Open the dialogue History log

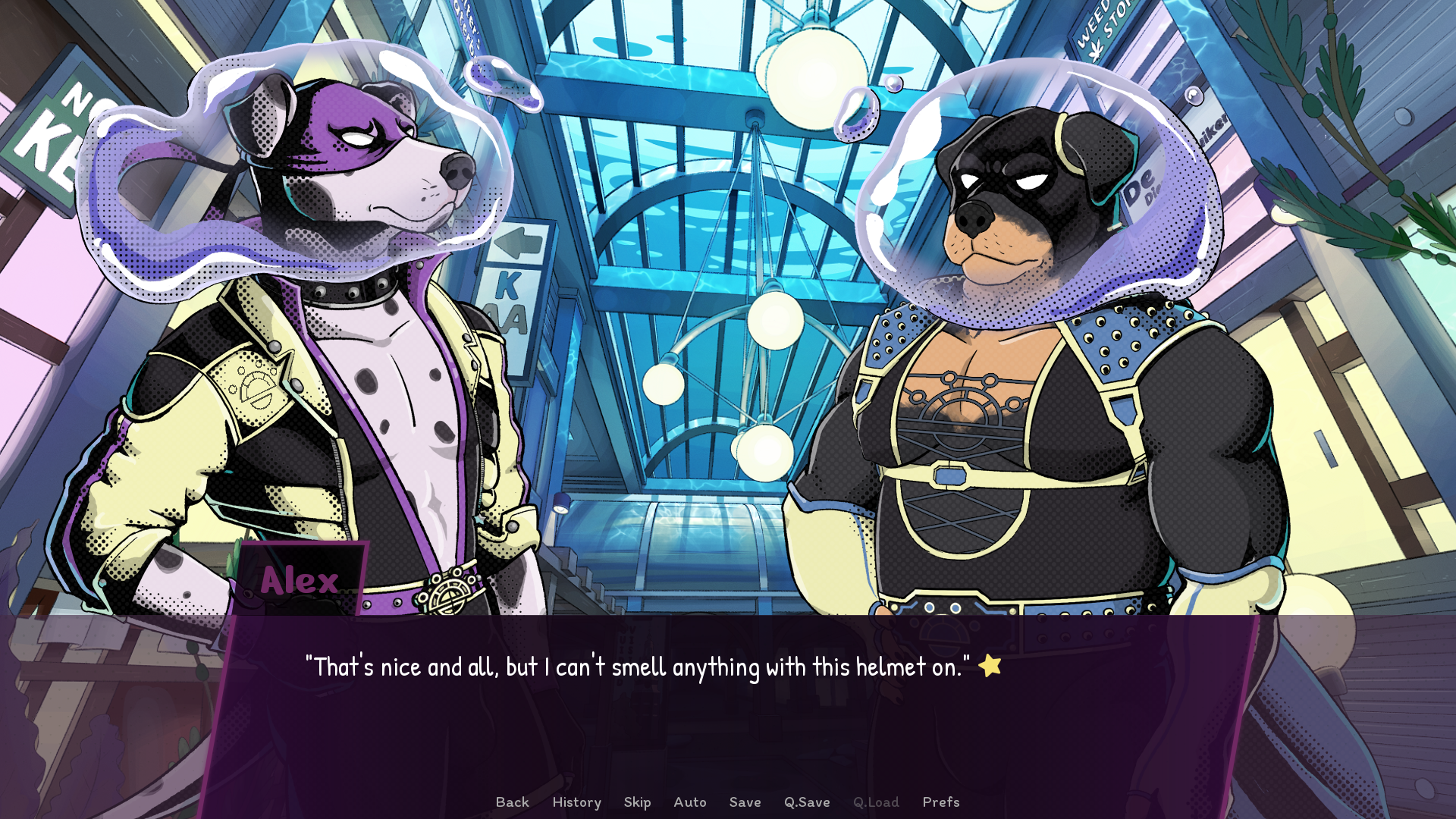(576, 802)
